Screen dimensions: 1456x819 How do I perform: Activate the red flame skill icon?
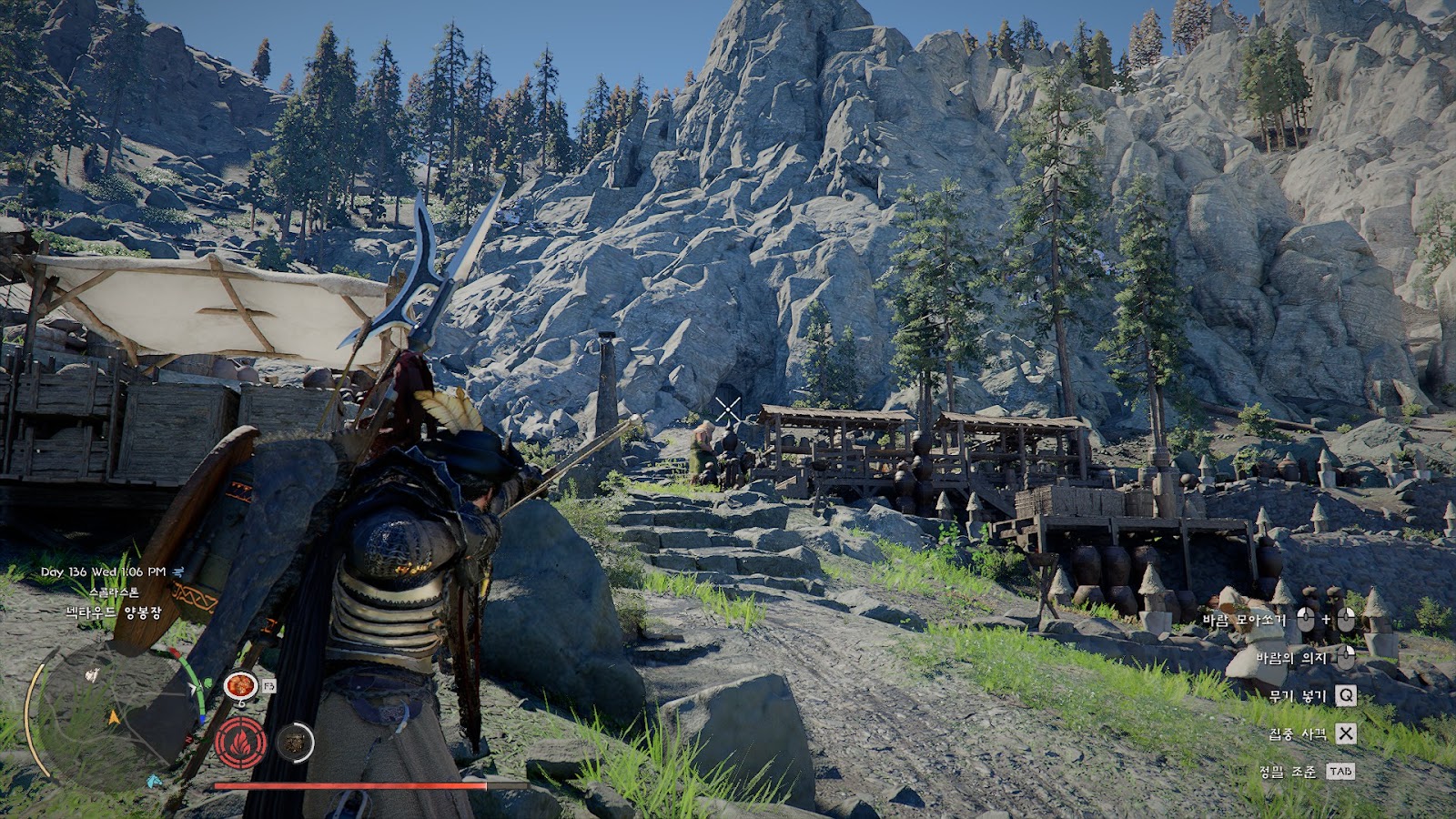pos(241,743)
